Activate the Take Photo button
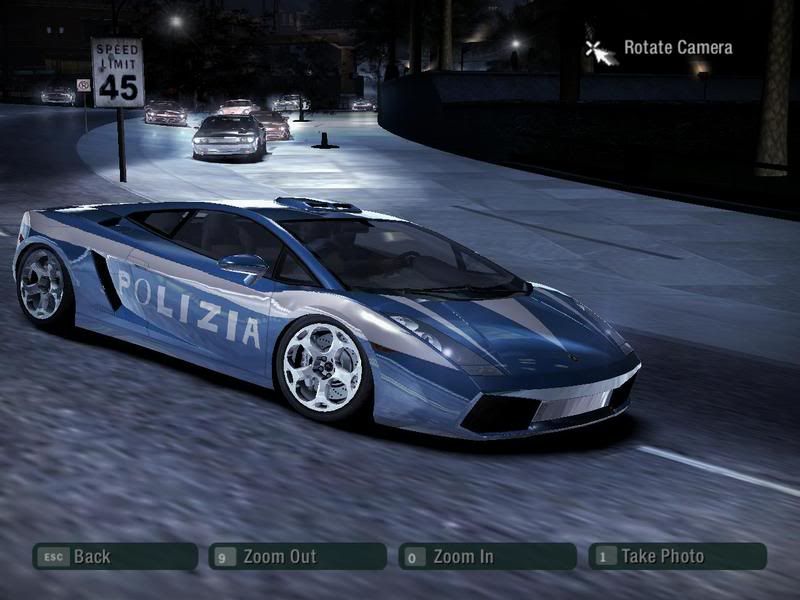Screen dimensions: 800x600 677,556
